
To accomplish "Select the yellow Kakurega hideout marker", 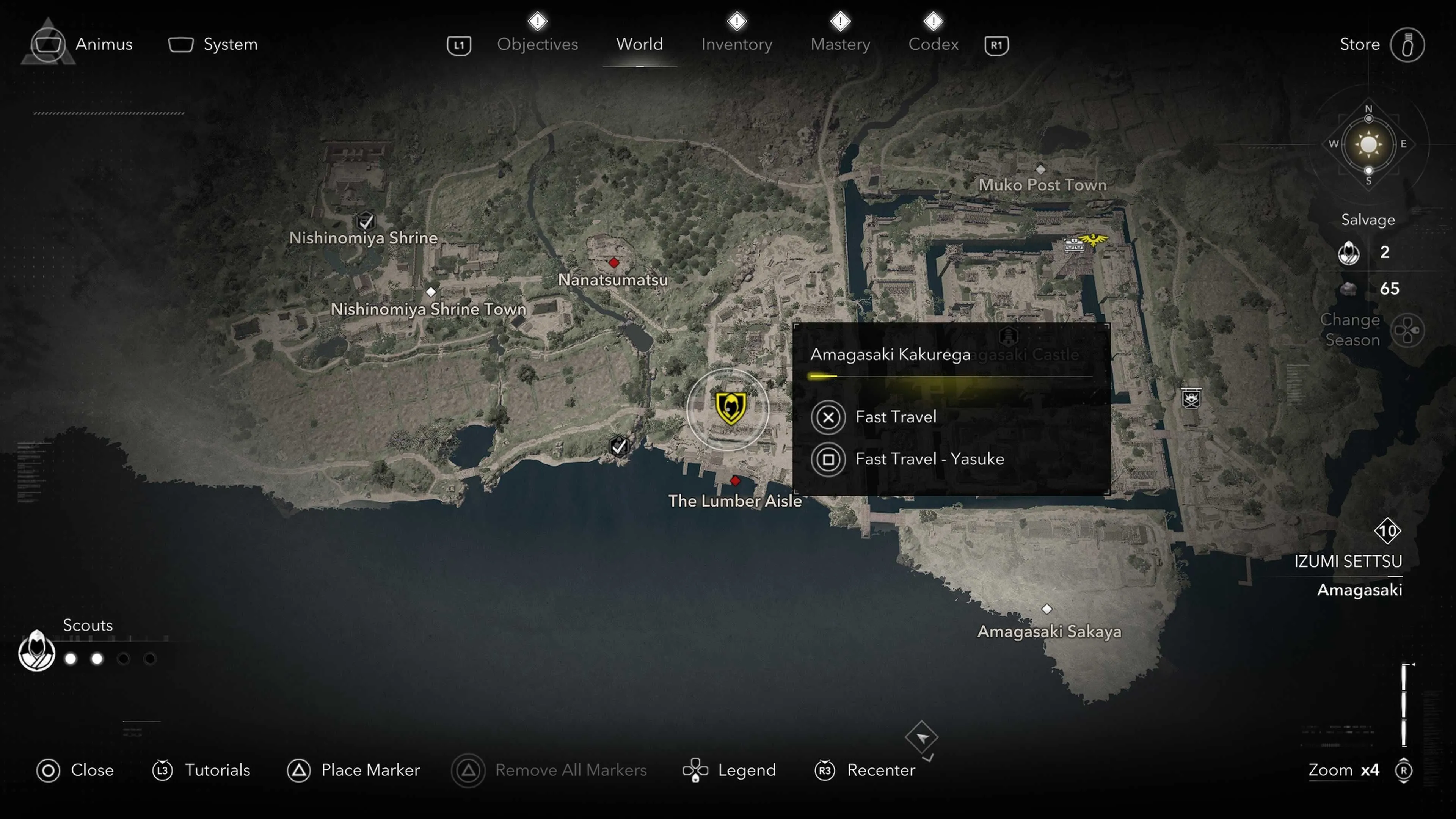I will point(730,408).
